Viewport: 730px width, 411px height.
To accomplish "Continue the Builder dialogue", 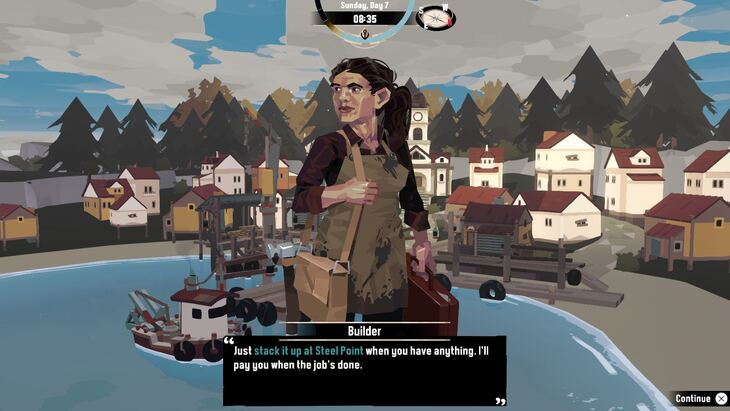I will click(x=700, y=398).
